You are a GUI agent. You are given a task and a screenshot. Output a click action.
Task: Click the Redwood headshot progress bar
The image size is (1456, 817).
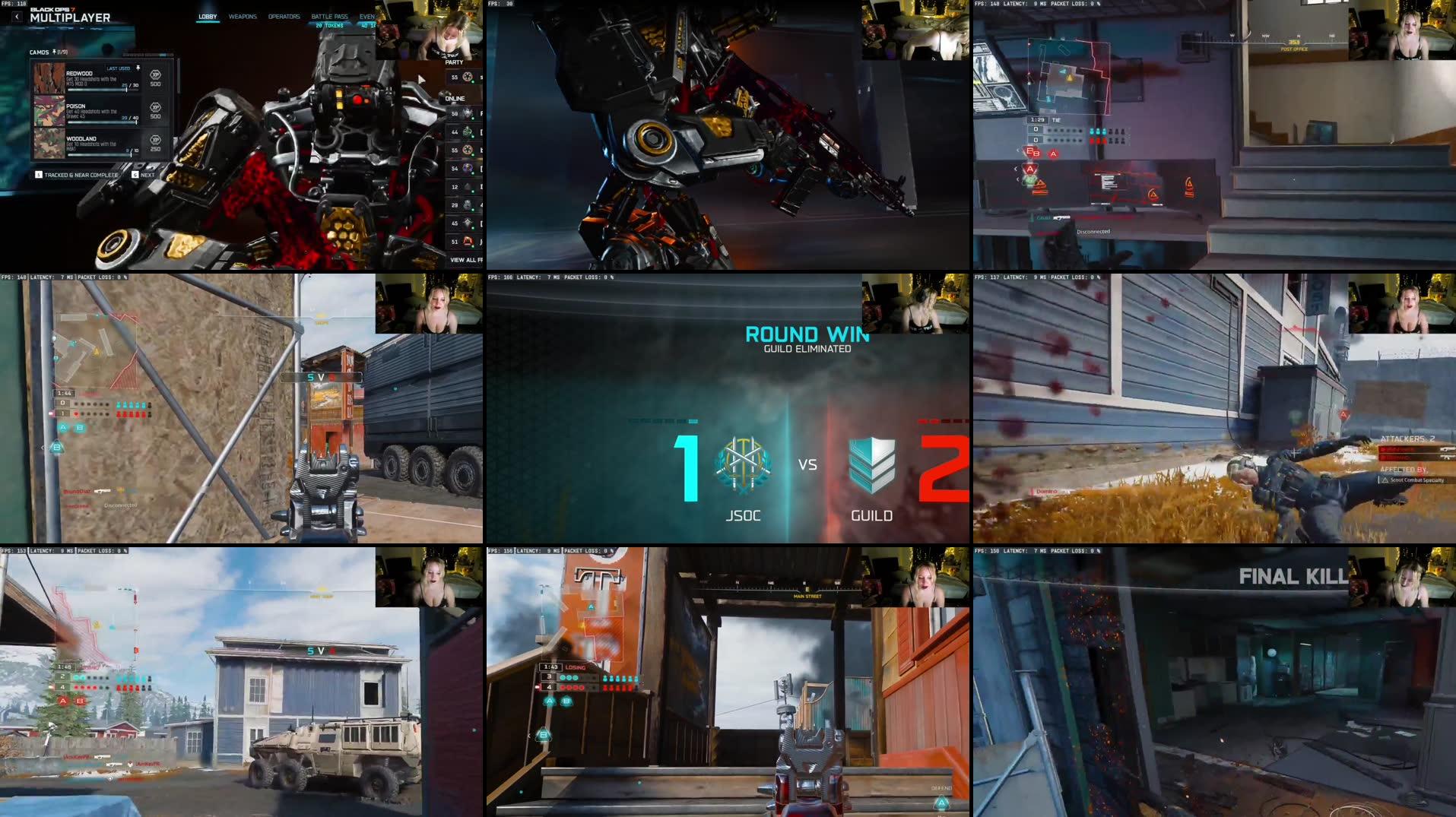[97, 90]
